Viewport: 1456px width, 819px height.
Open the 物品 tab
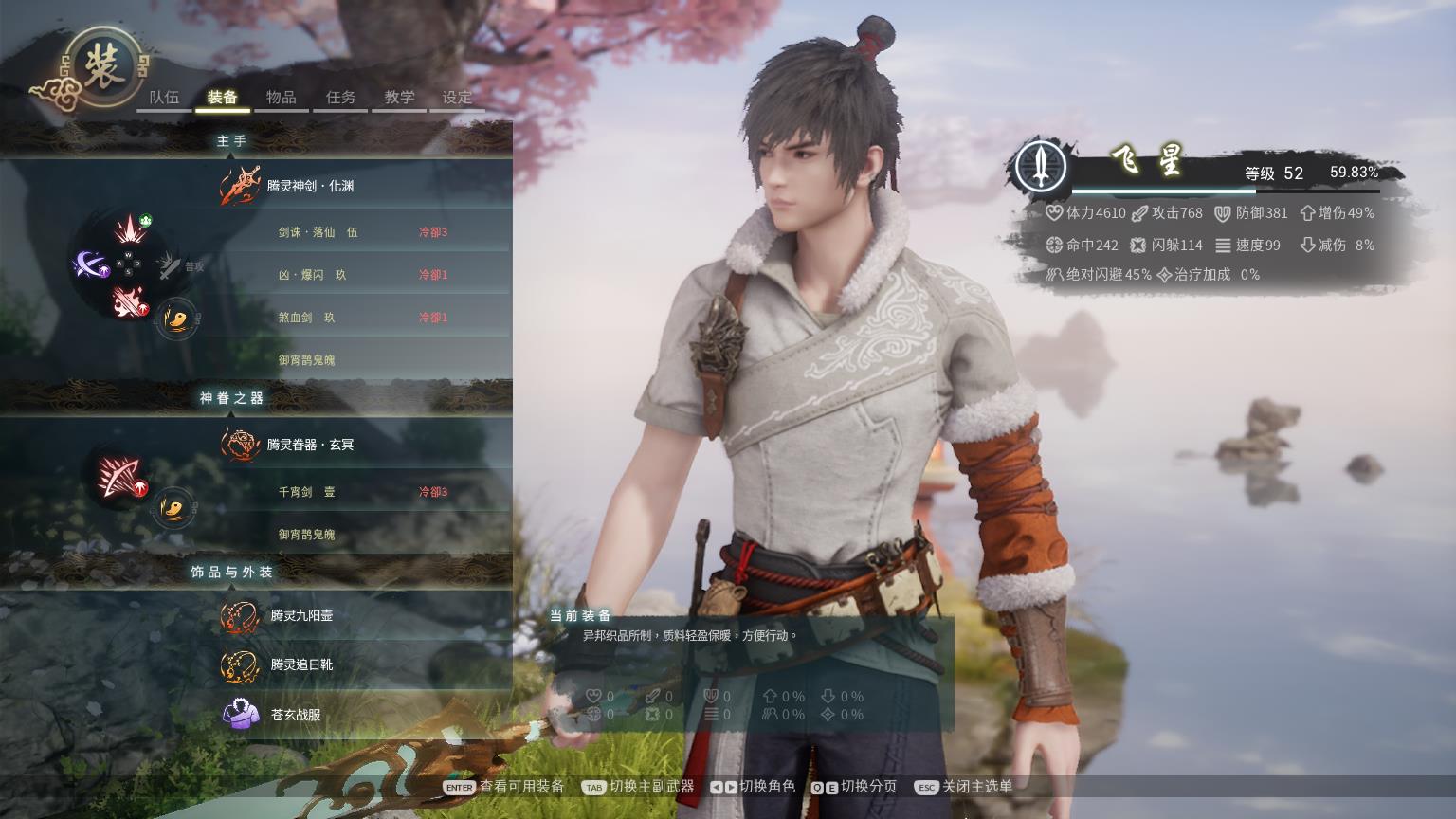tap(282, 98)
